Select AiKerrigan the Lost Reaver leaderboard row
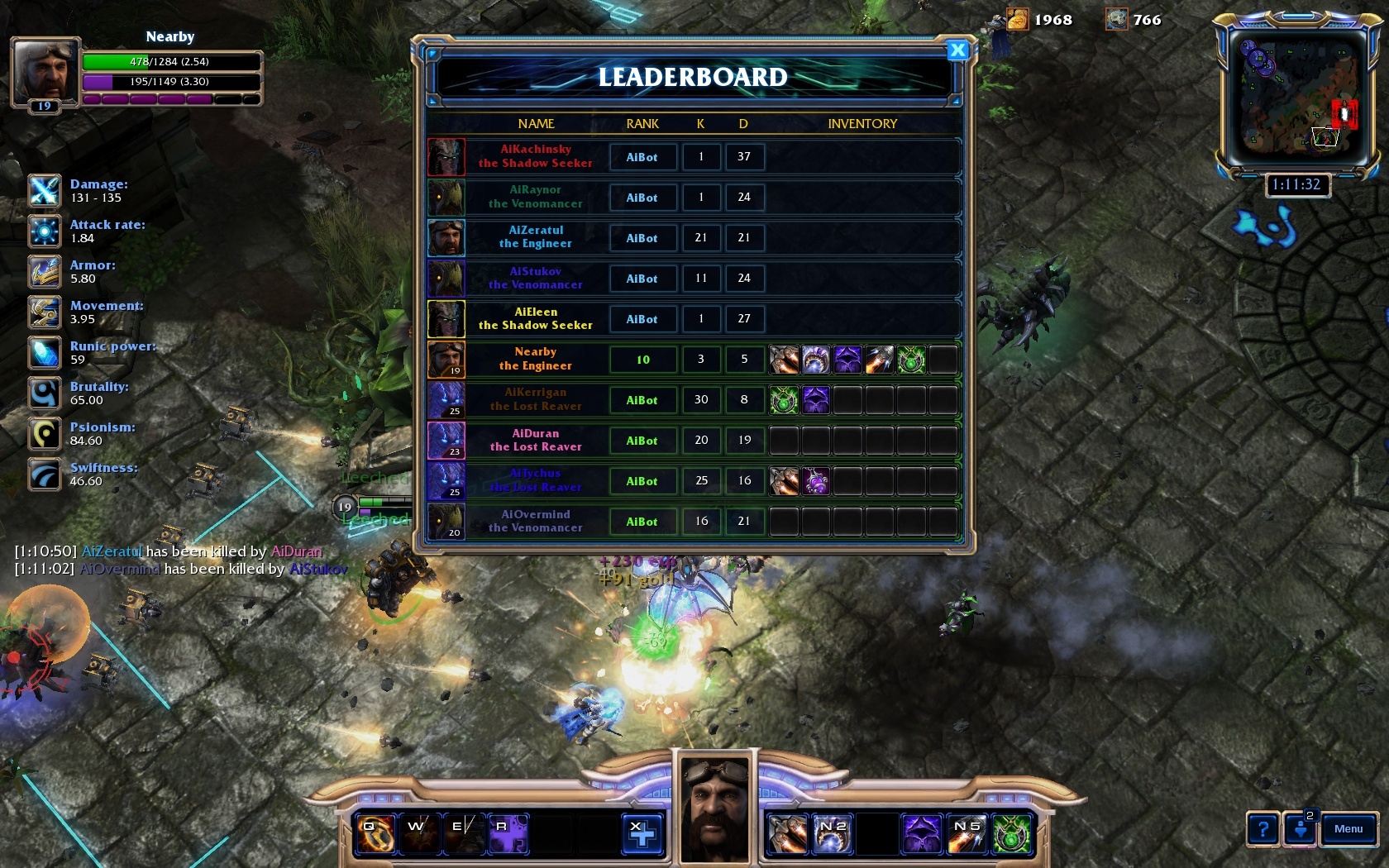 (536, 400)
